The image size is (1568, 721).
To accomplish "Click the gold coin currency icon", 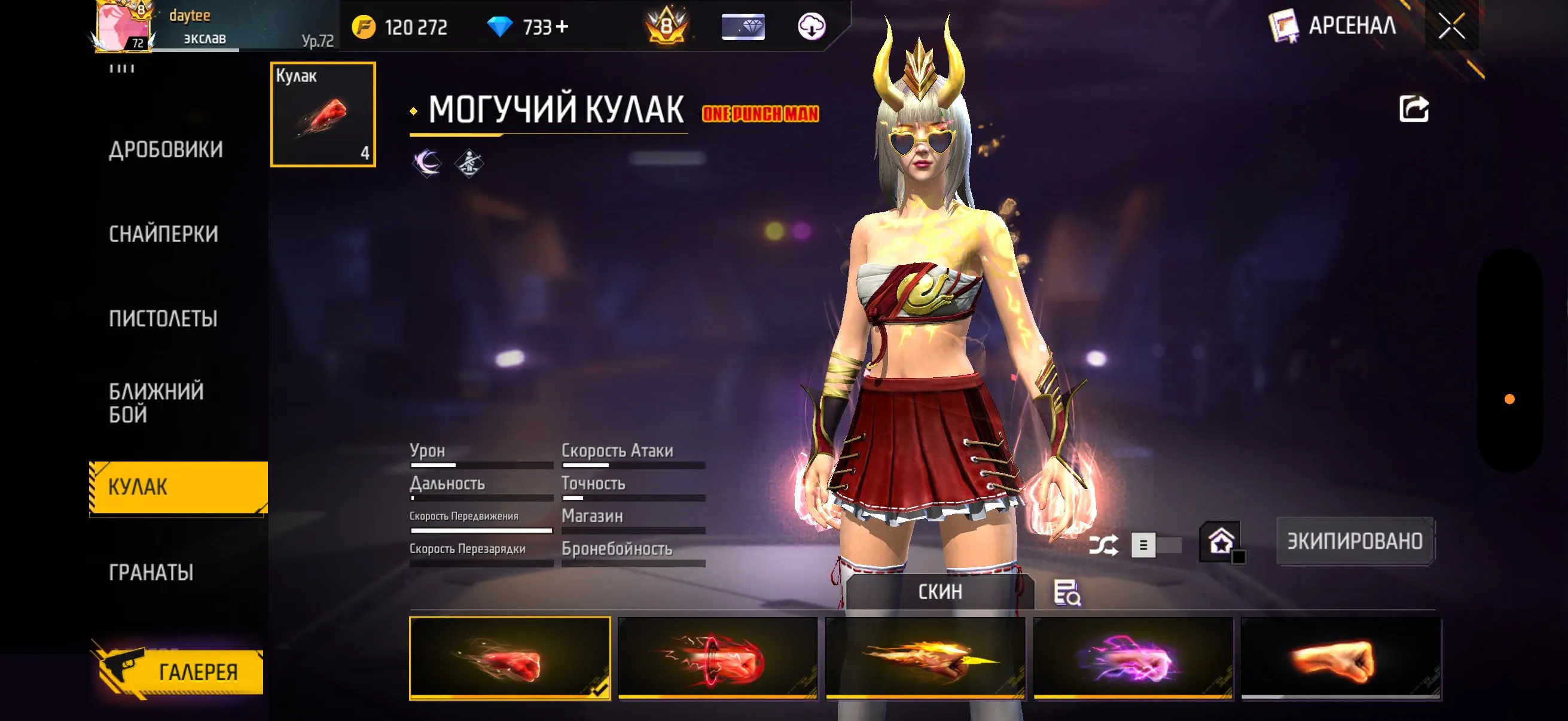I will tap(365, 26).
